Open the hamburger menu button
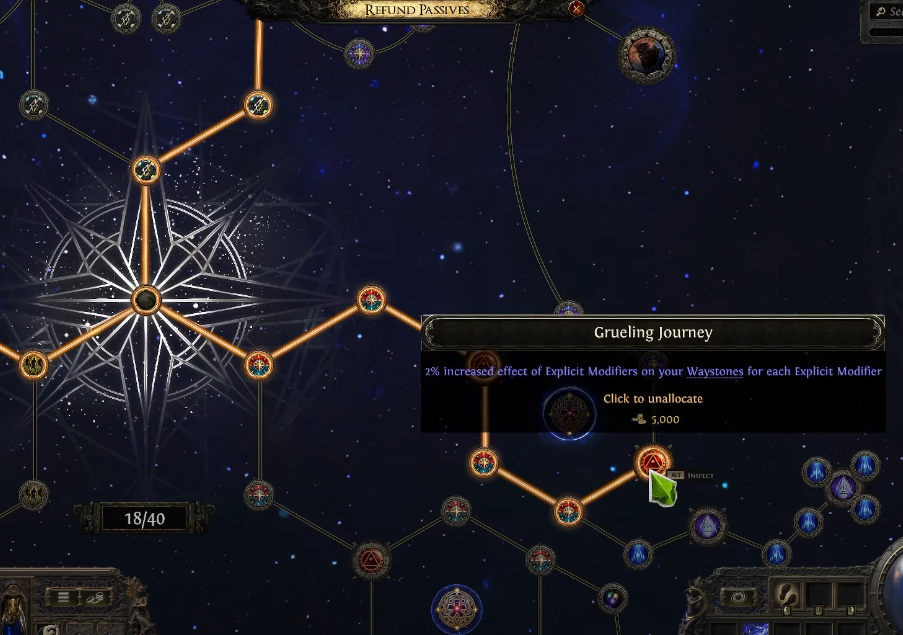Screen dimensions: 903x635 click(62, 597)
